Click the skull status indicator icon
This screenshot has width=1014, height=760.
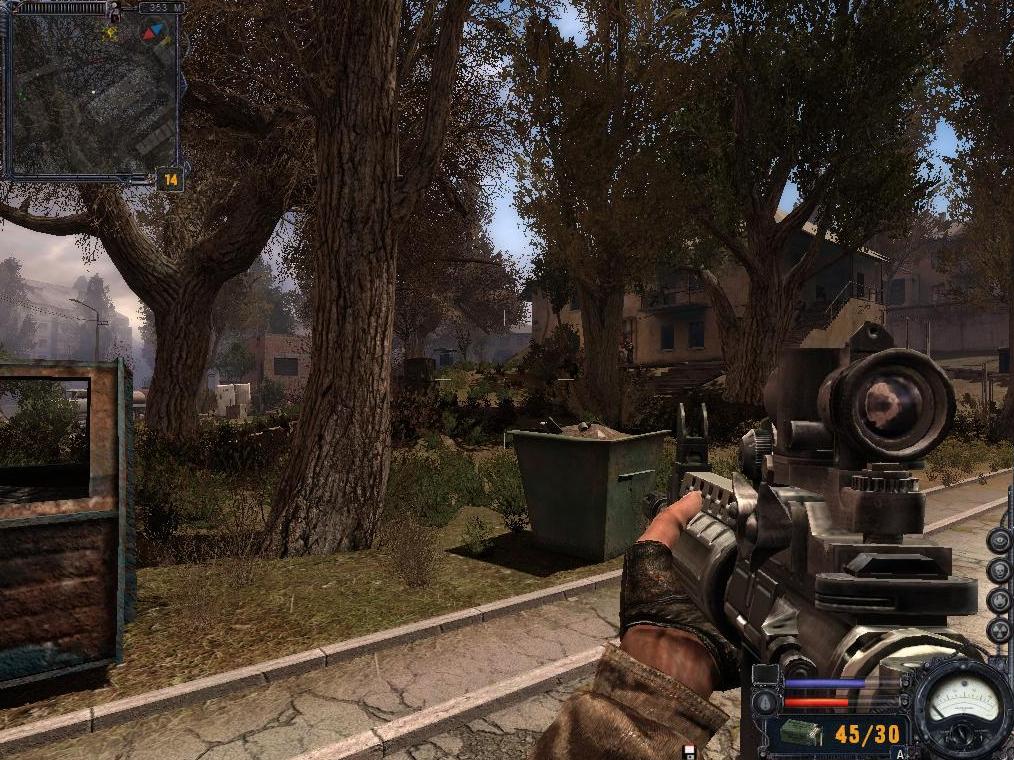point(998,571)
